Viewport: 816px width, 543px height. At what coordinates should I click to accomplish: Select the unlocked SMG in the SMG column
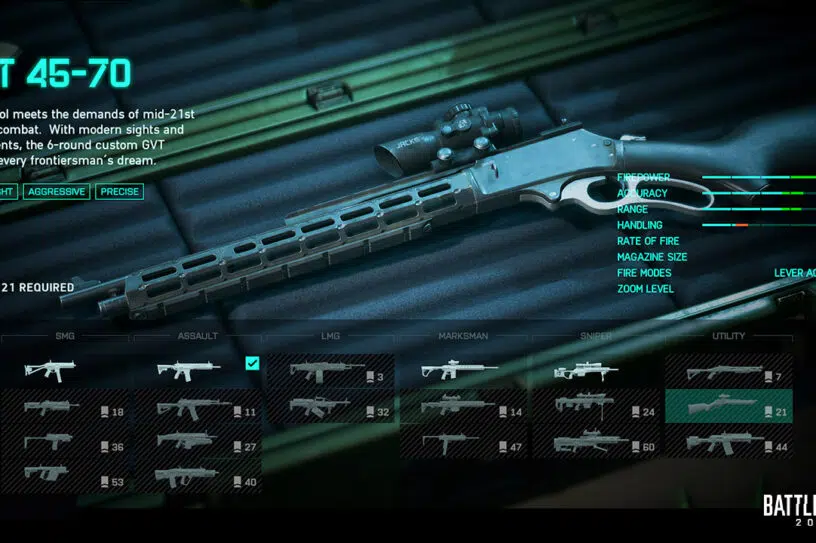pyautogui.click(x=65, y=371)
